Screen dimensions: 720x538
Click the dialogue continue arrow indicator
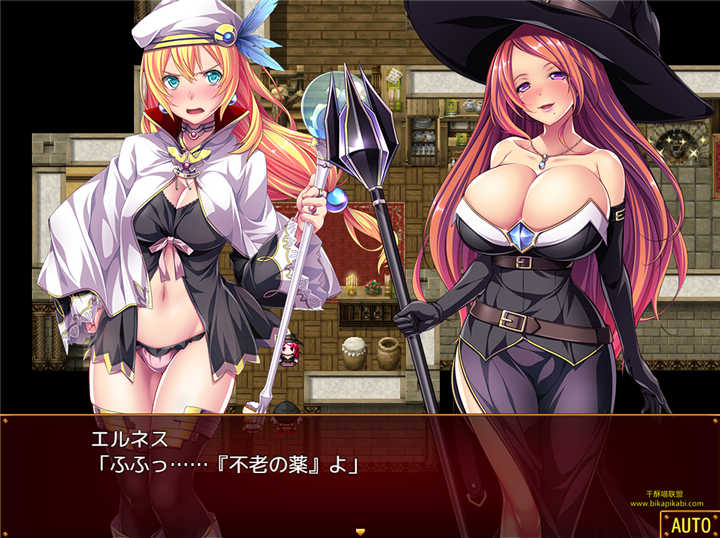point(360,531)
